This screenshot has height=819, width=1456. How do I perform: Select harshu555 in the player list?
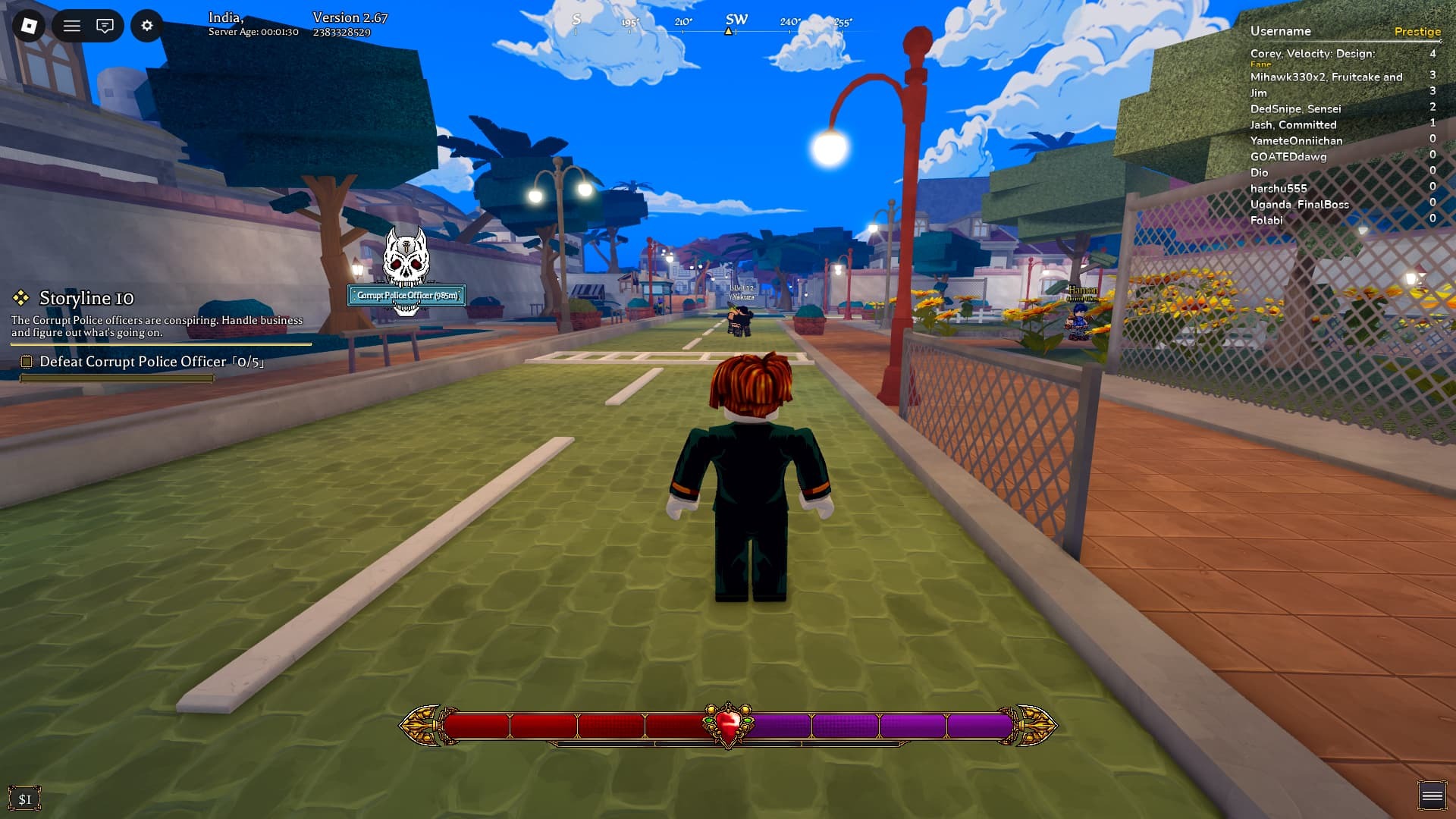pos(1279,188)
